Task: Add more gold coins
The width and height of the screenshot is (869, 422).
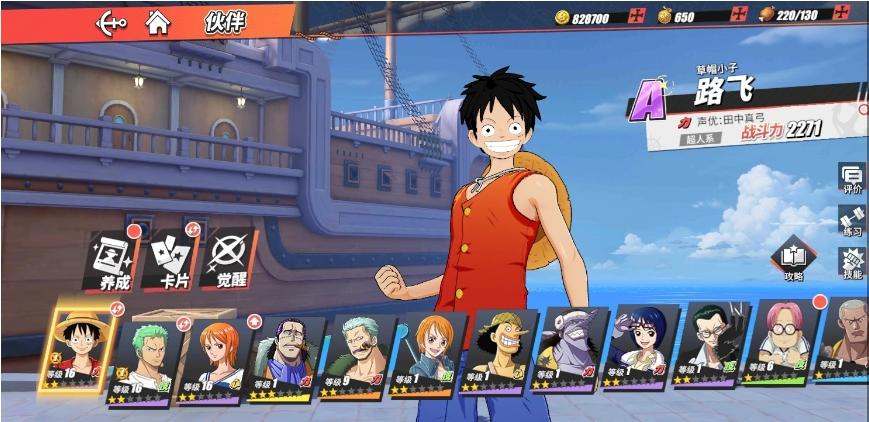Action: pos(636,16)
